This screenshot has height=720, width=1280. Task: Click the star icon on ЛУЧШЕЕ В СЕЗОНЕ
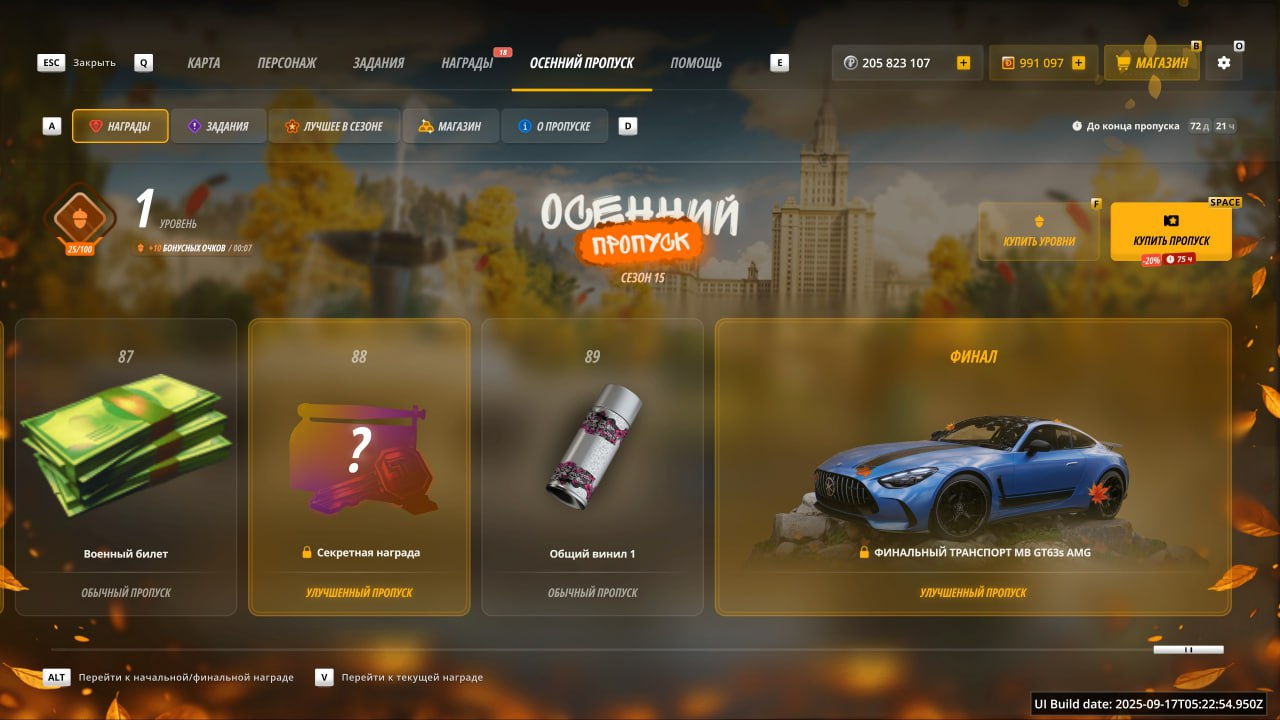pyautogui.click(x=290, y=126)
